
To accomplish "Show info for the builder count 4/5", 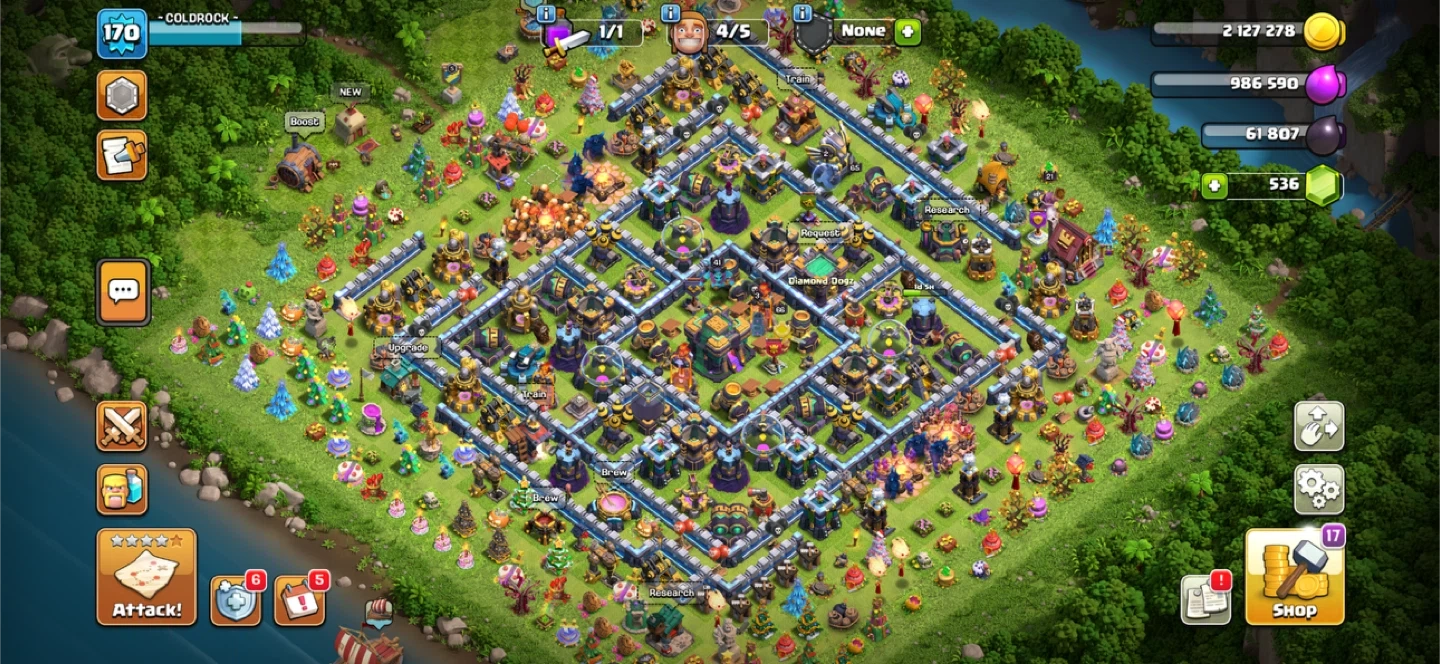I will [672, 13].
